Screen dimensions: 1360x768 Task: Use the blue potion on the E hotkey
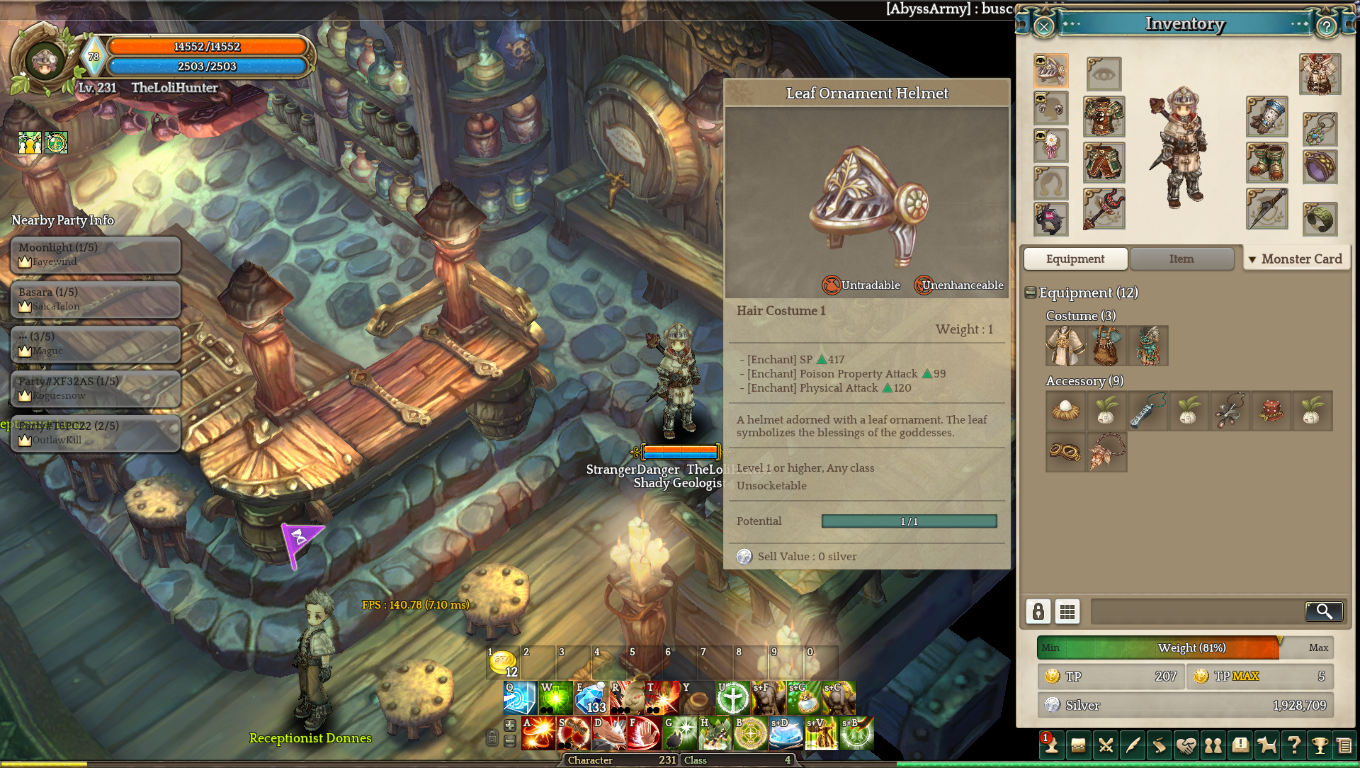click(x=591, y=697)
